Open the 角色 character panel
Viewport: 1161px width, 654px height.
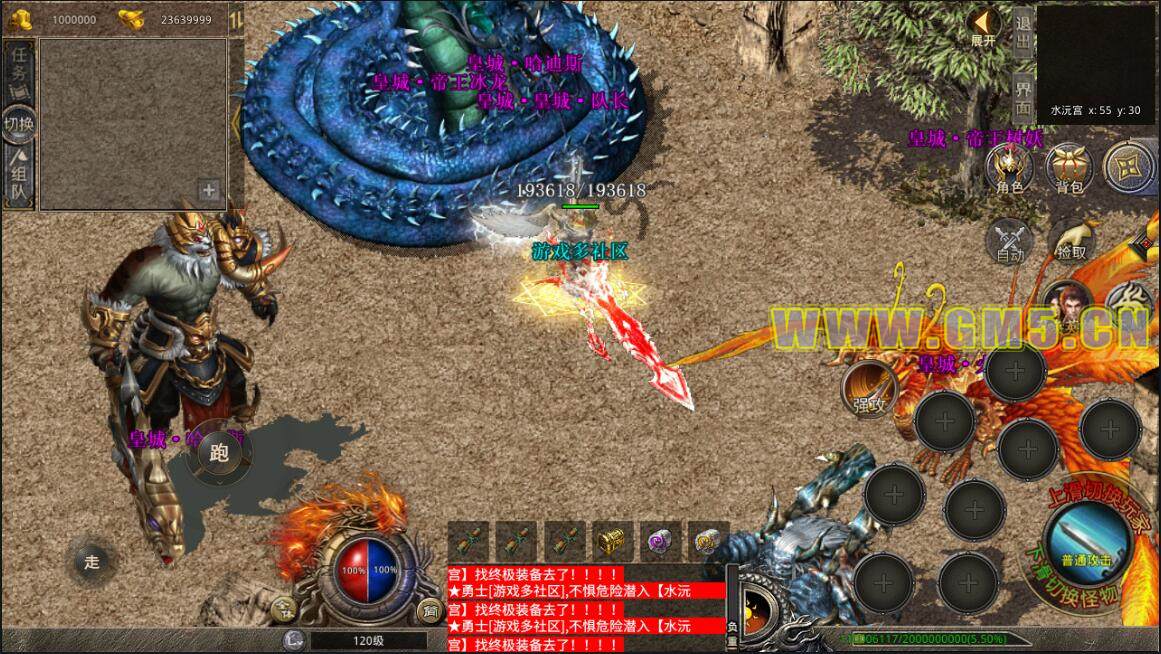pos(1009,167)
